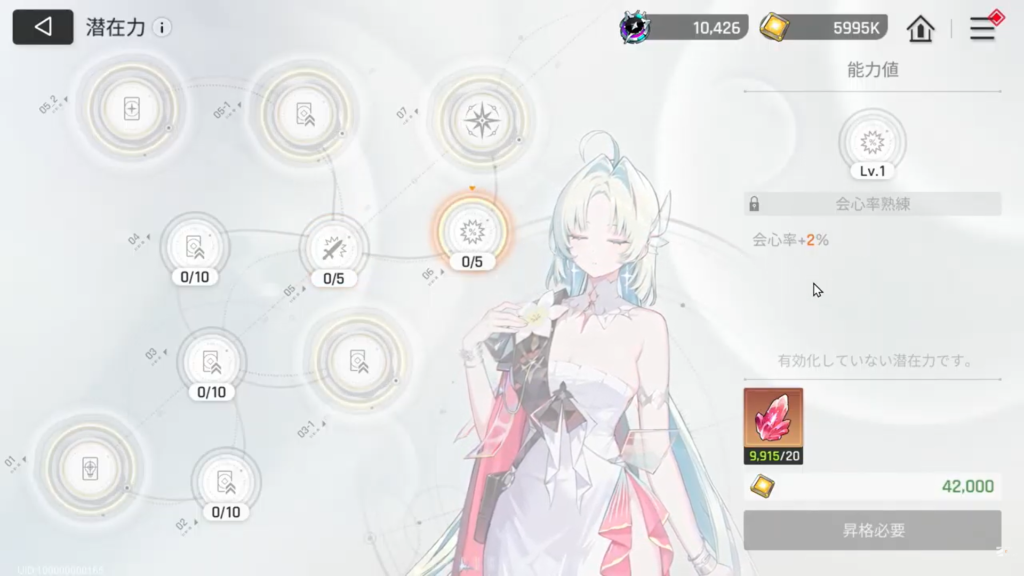1024x576 pixels.
Task: Pick node 04 with 0/10 progress
Action: pos(194,246)
